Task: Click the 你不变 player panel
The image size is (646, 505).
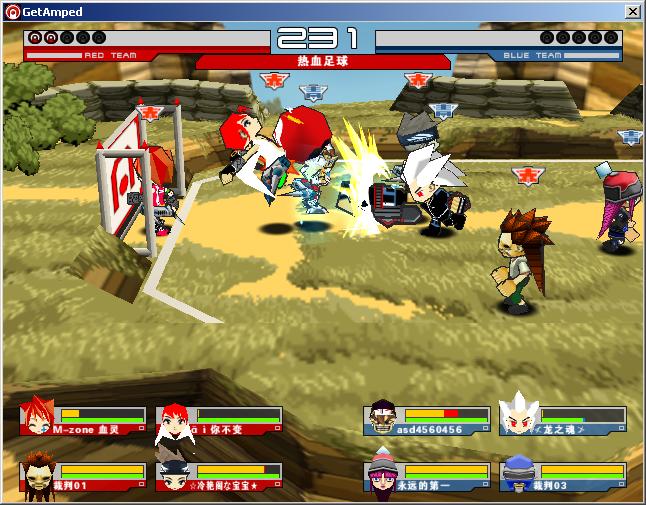Action: [220, 421]
